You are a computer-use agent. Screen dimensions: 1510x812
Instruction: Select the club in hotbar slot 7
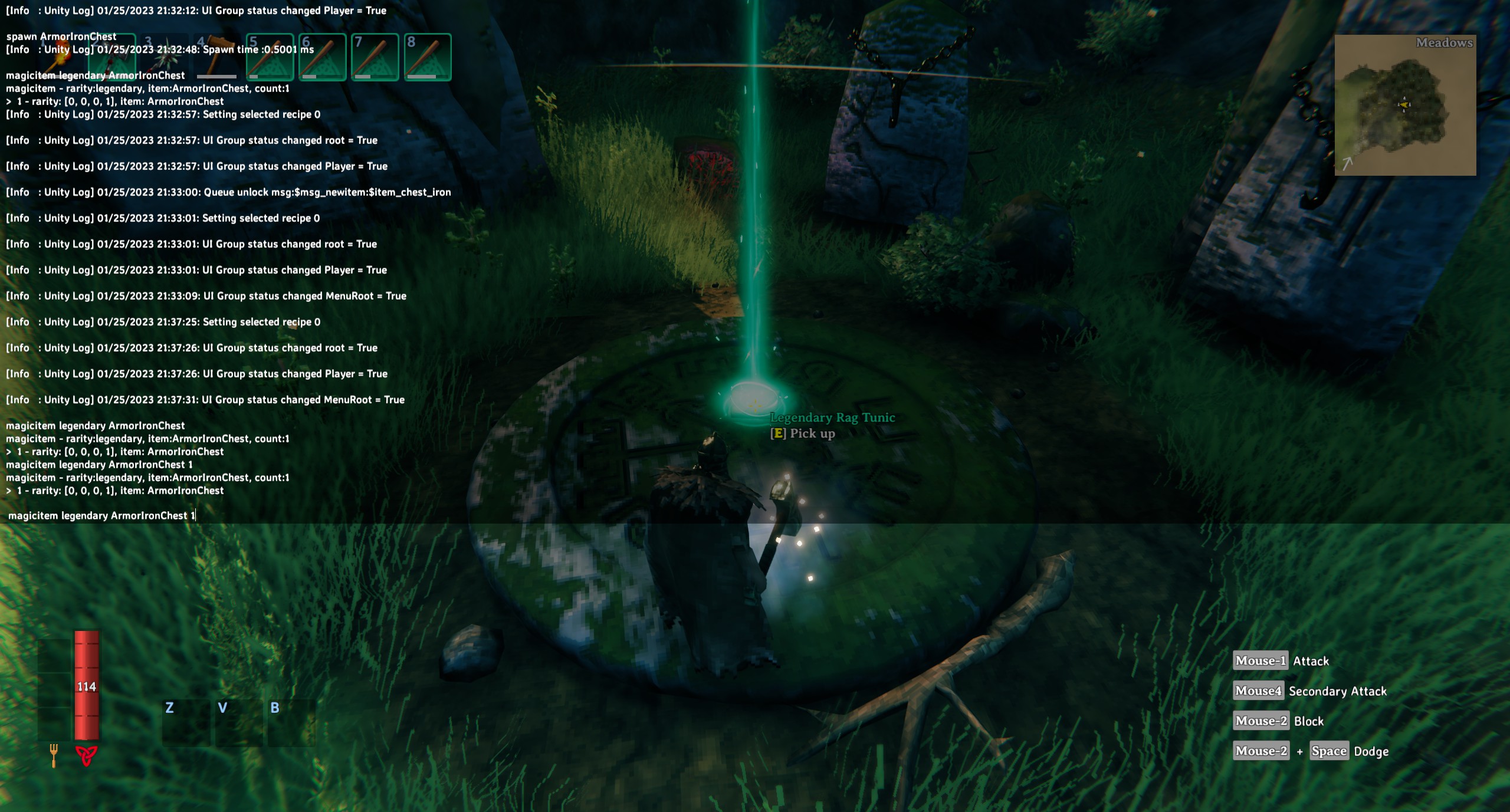tap(376, 57)
